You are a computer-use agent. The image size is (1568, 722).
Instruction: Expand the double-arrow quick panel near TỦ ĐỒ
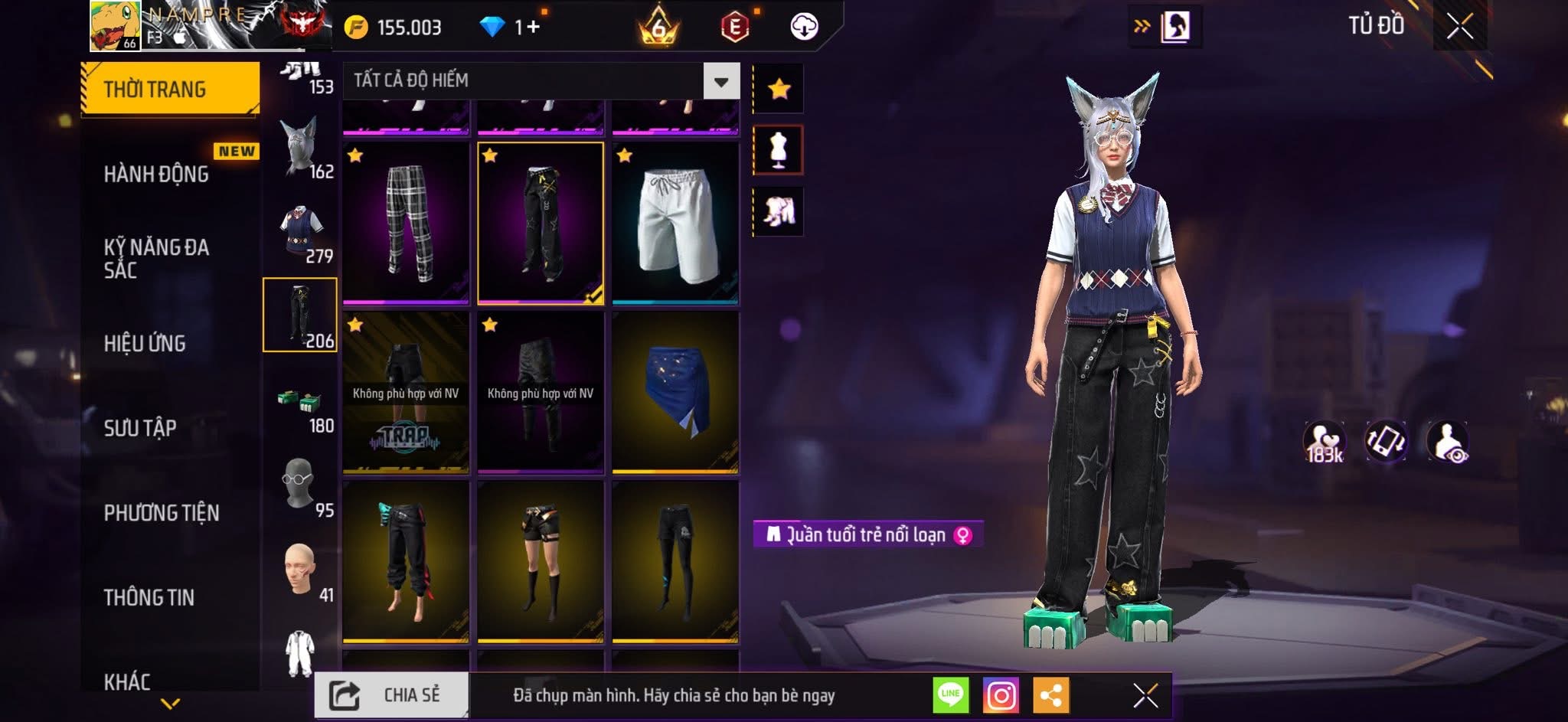coord(1142,25)
